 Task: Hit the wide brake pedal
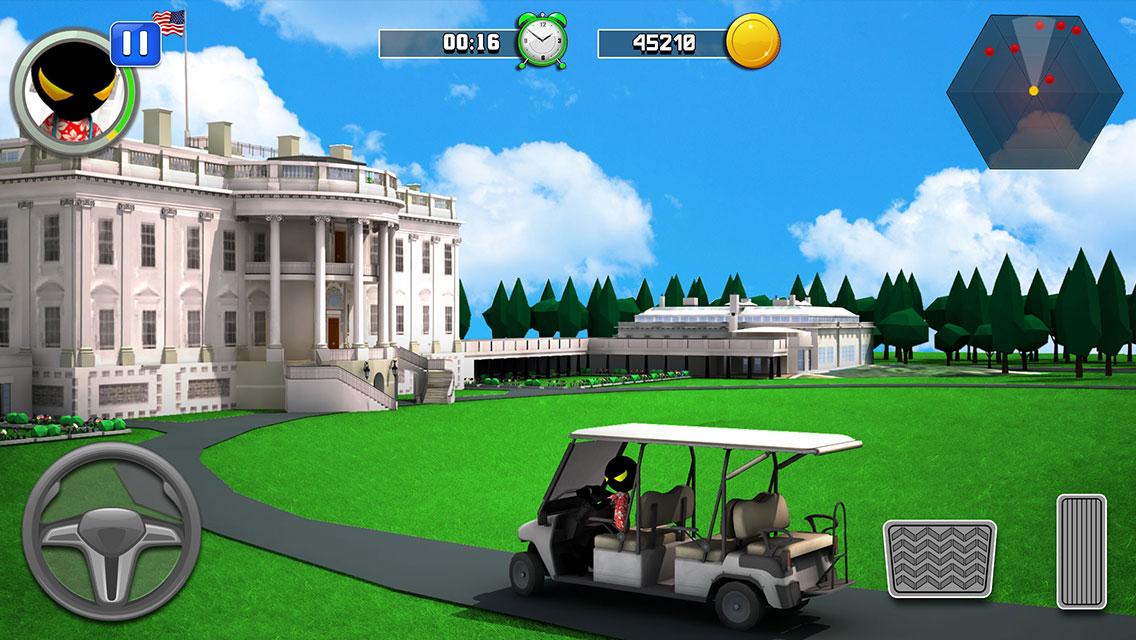(x=939, y=559)
